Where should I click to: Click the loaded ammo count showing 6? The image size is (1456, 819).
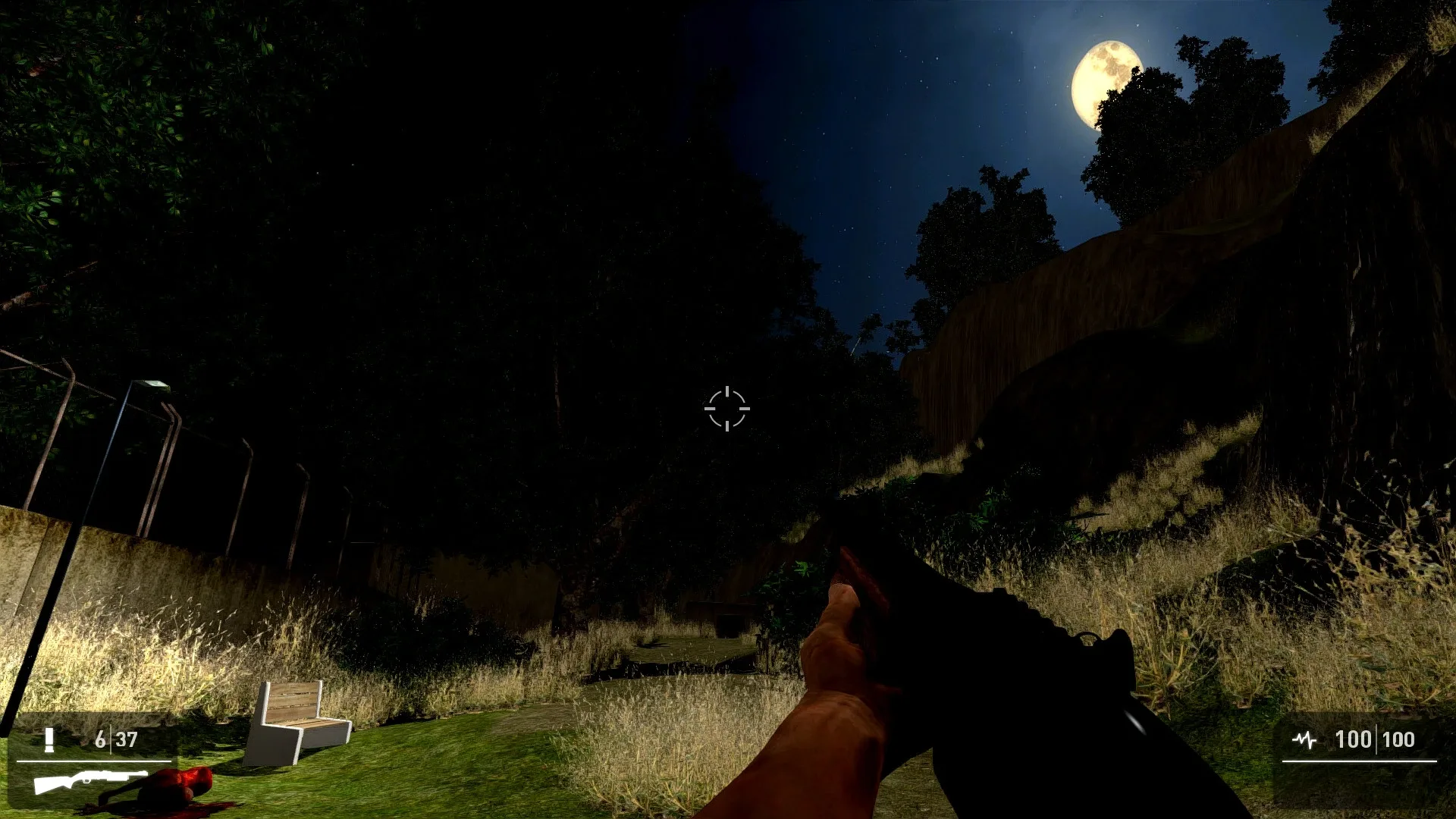point(101,738)
